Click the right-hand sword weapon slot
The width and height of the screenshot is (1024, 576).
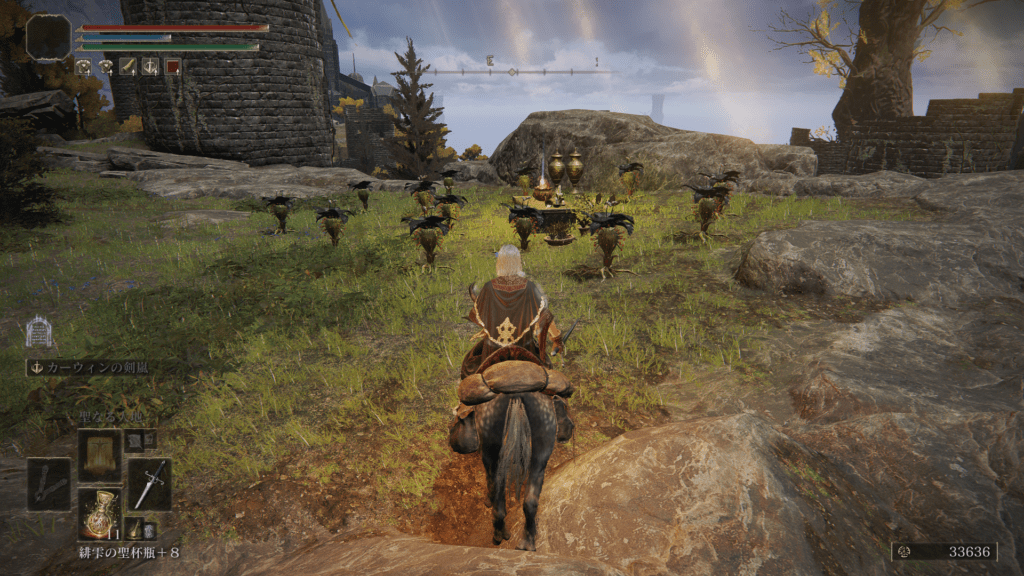coord(149,484)
